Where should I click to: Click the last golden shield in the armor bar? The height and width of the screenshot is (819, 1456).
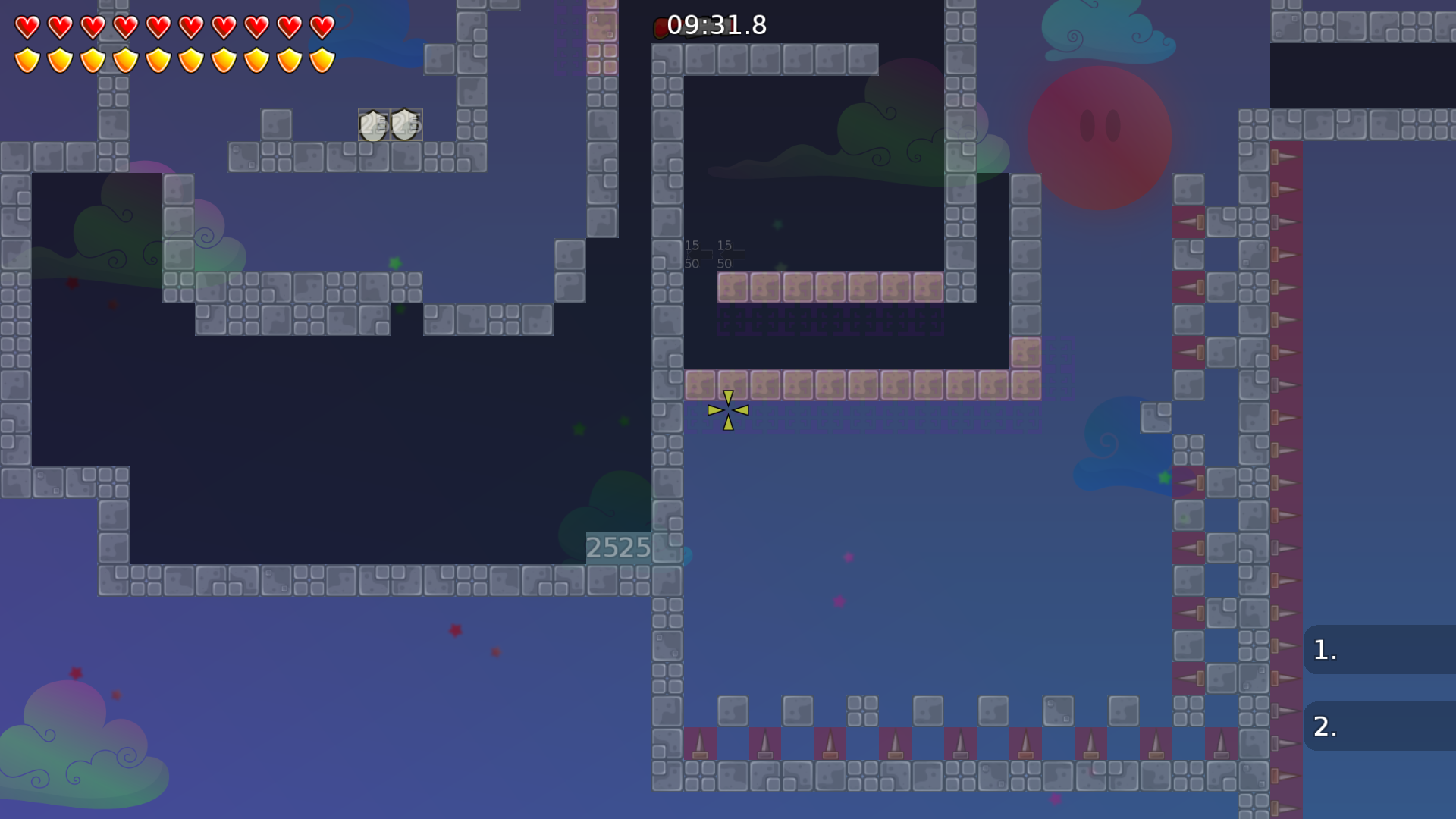pyautogui.click(x=322, y=59)
